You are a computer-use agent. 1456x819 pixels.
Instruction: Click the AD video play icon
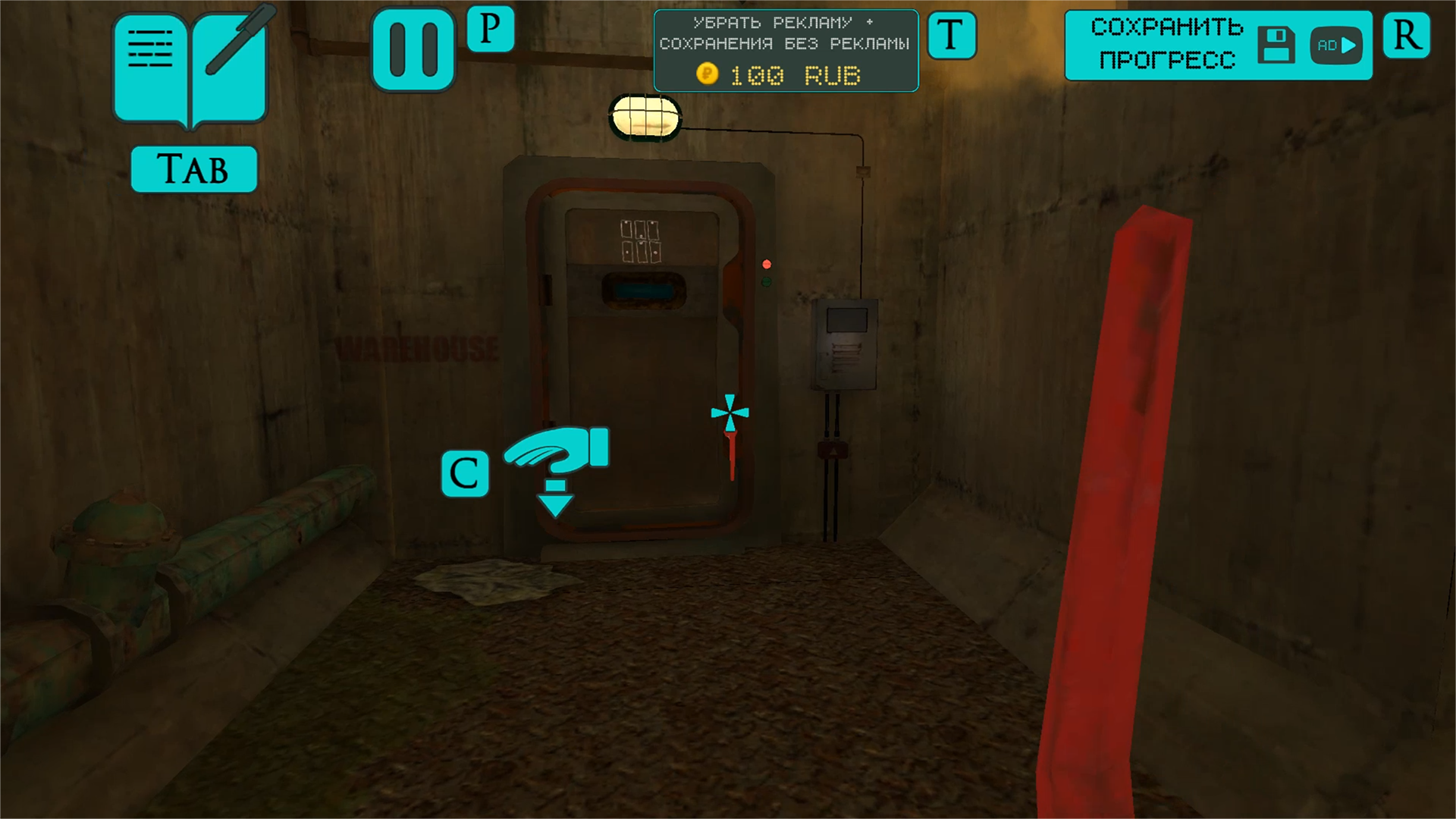tap(1335, 45)
